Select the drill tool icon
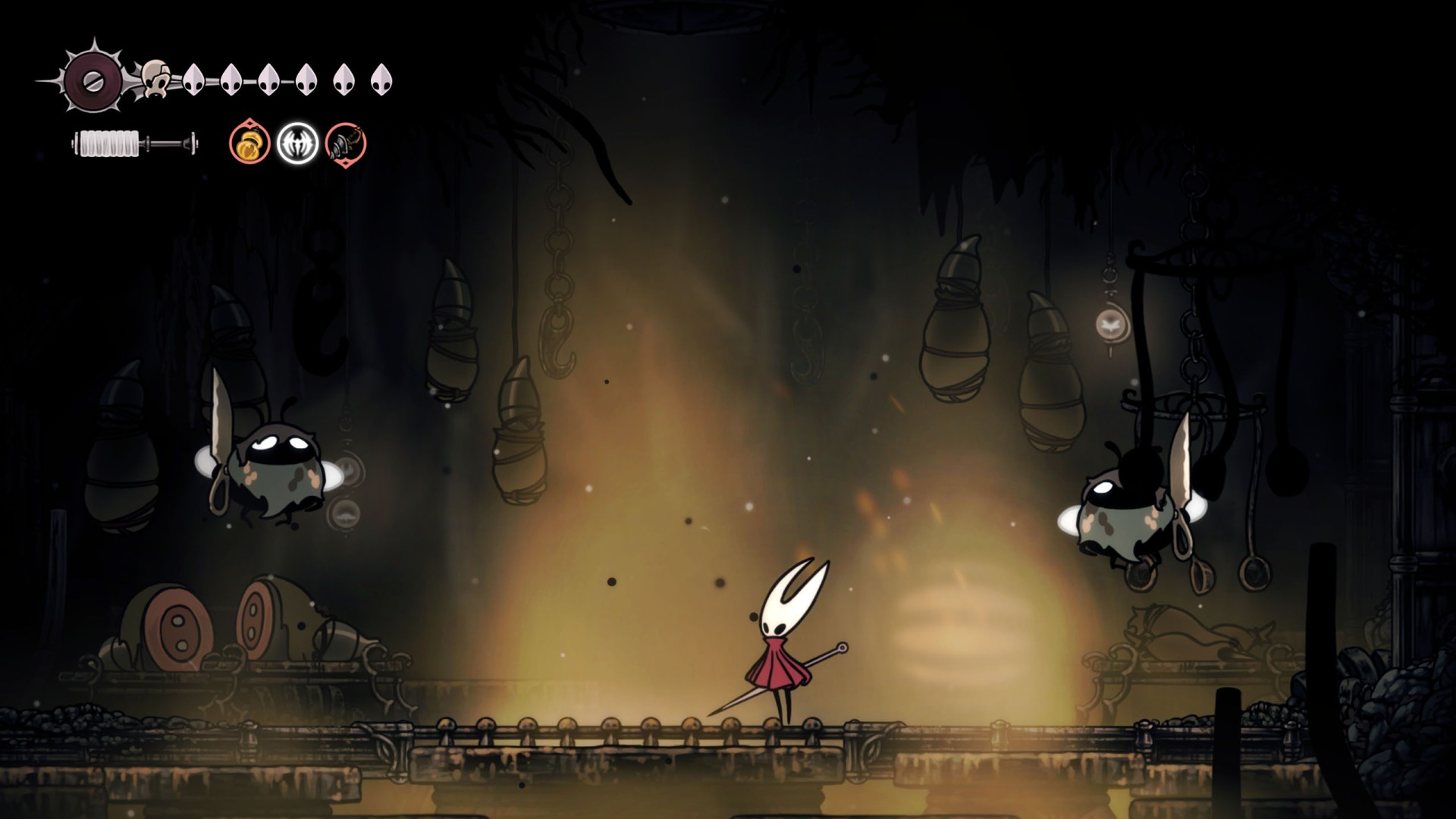This screenshot has width=1456, height=819. click(x=346, y=143)
